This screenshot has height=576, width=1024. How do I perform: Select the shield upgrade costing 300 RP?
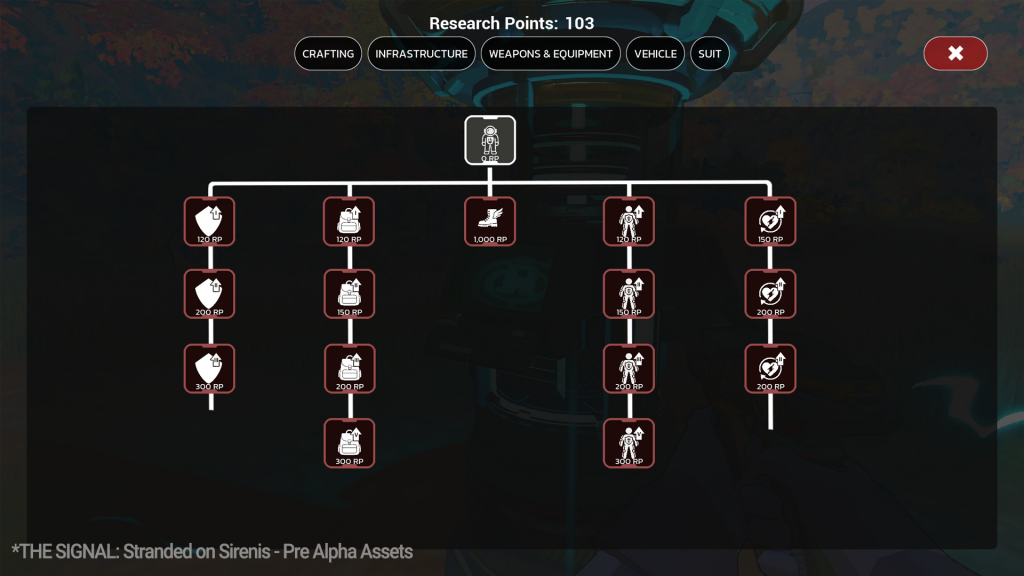click(x=210, y=368)
